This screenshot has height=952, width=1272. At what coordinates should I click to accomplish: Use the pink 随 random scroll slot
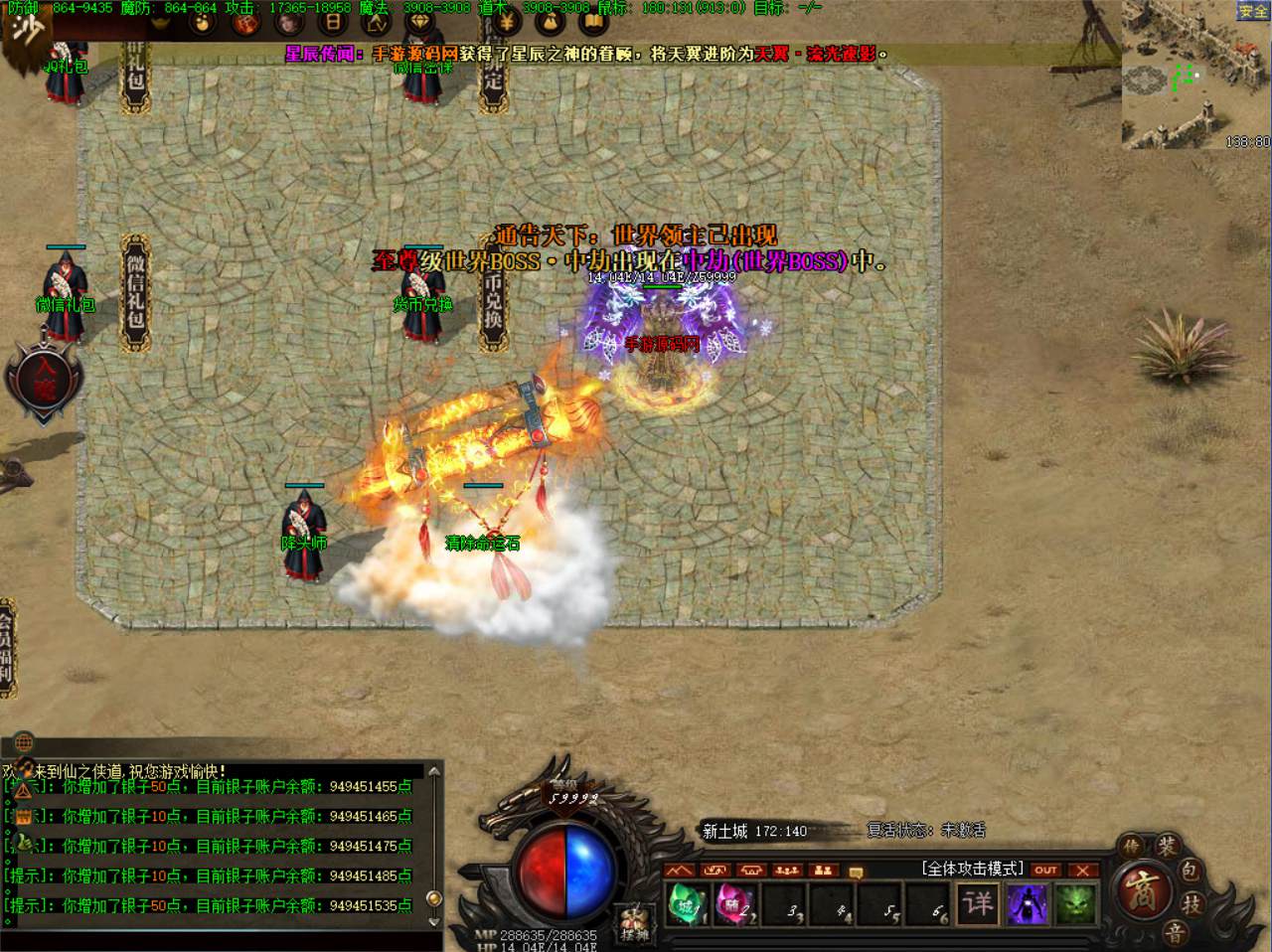(x=734, y=904)
